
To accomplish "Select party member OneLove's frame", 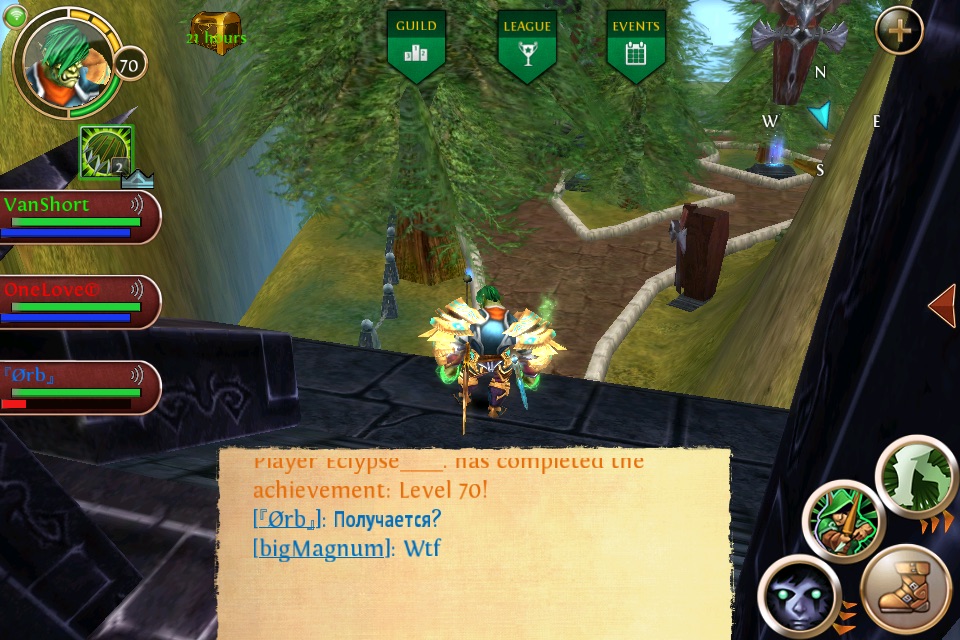I will (78, 302).
